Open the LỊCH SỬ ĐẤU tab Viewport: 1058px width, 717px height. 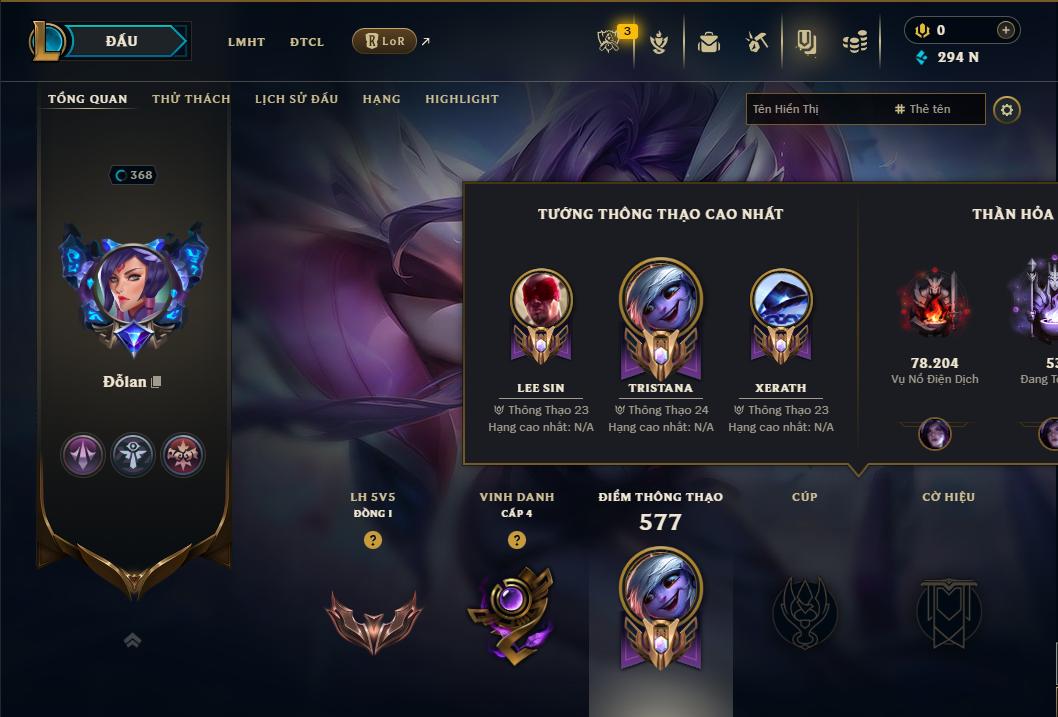coord(296,99)
